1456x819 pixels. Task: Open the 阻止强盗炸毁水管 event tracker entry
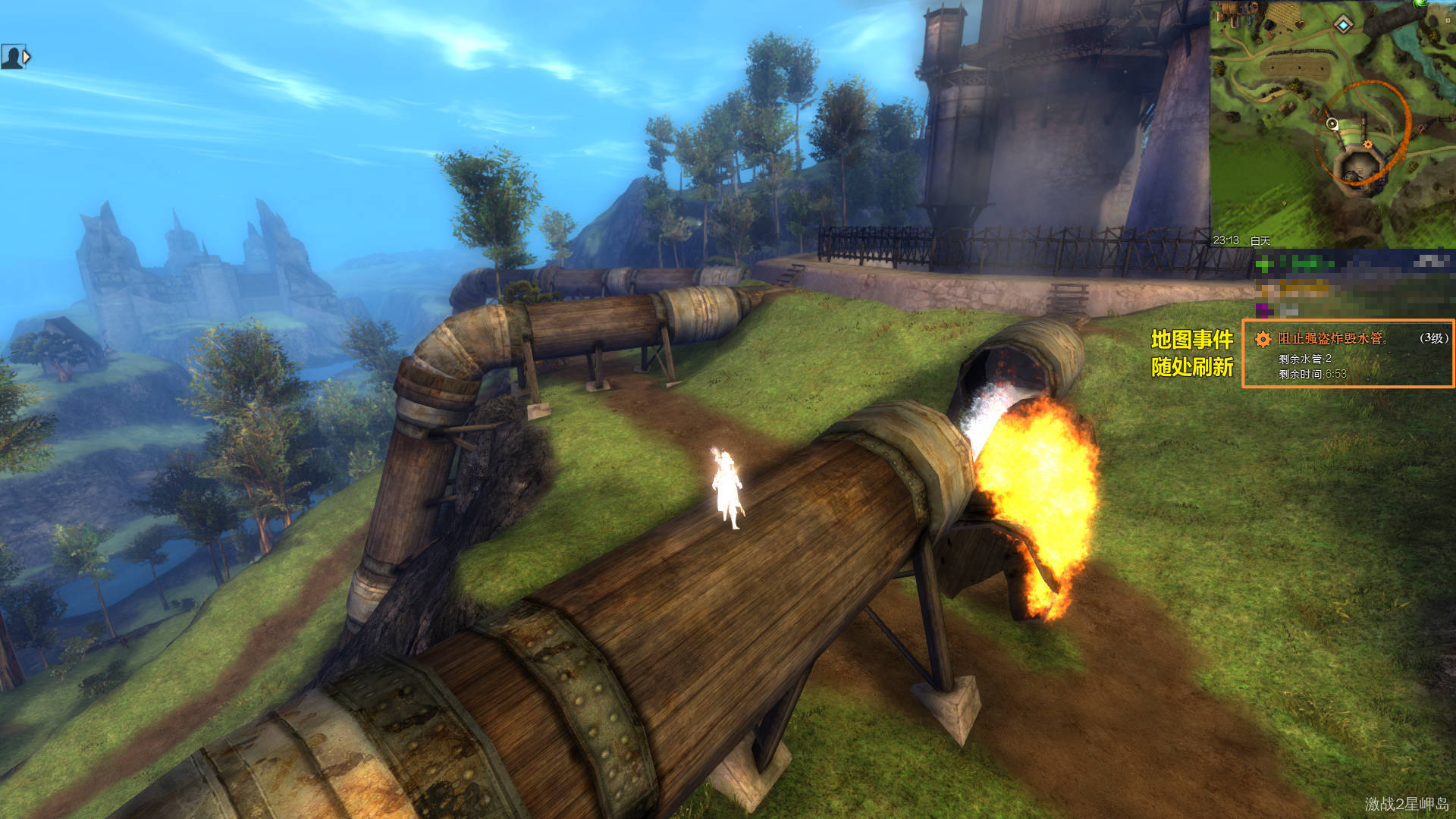pyautogui.click(x=1332, y=339)
